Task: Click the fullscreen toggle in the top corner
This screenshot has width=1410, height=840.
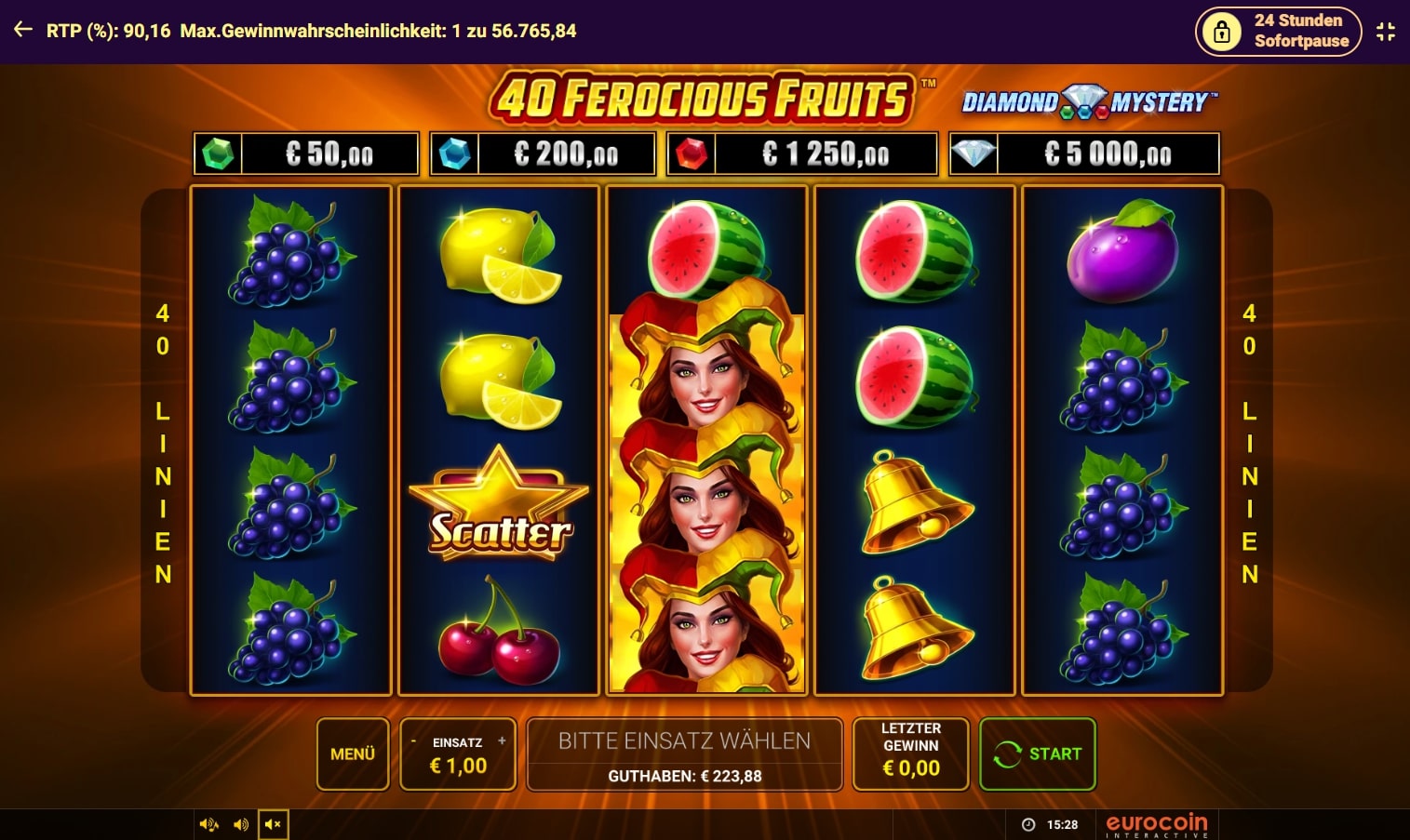Action: [x=1384, y=31]
